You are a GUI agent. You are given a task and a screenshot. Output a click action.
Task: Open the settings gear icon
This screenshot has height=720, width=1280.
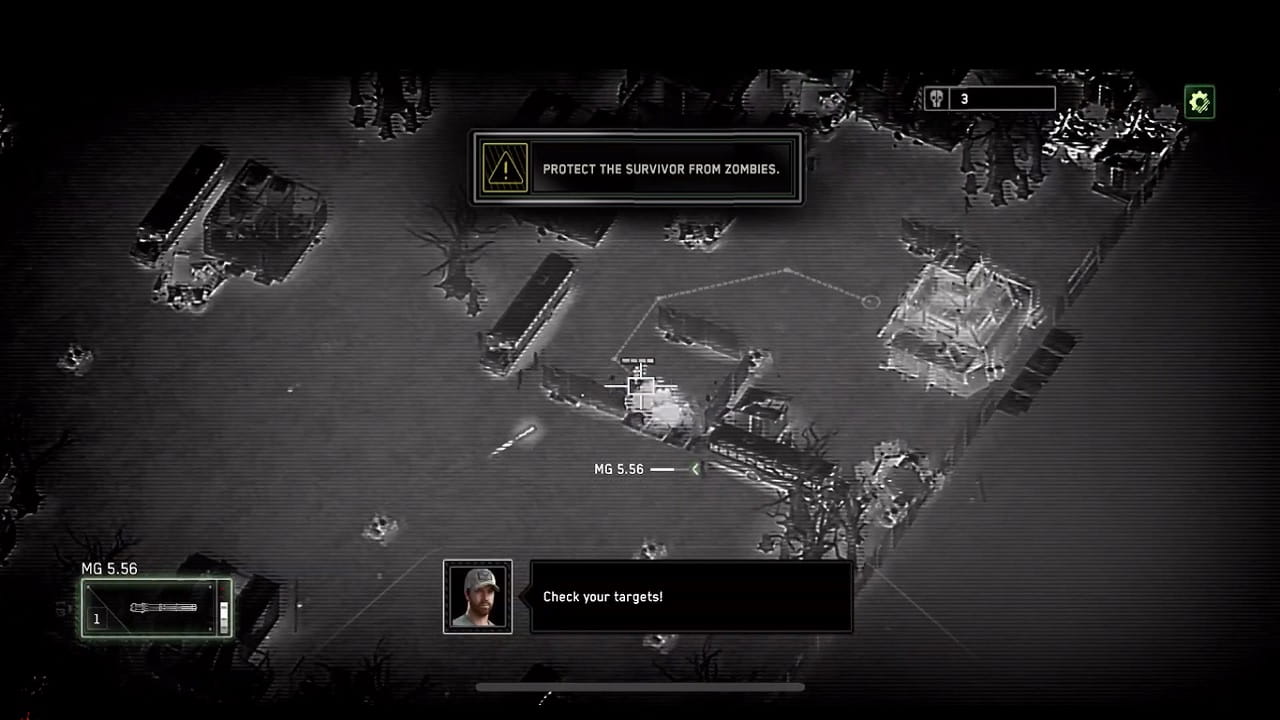(x=1198, y=100)
